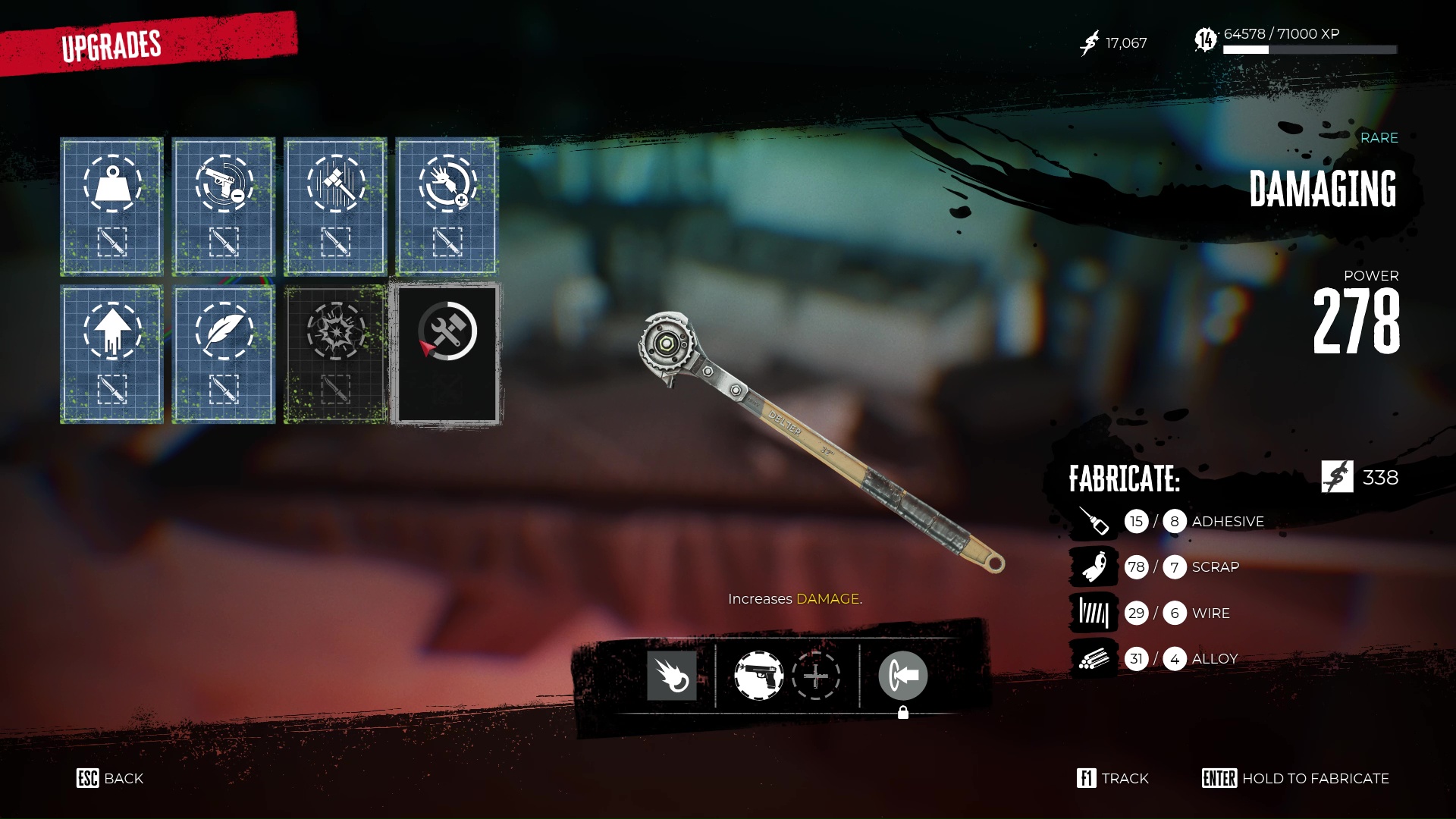This screenshot has height=819, width=1456.
Task: Open the fireball mod slot
Action: click(x=672, y=676)
